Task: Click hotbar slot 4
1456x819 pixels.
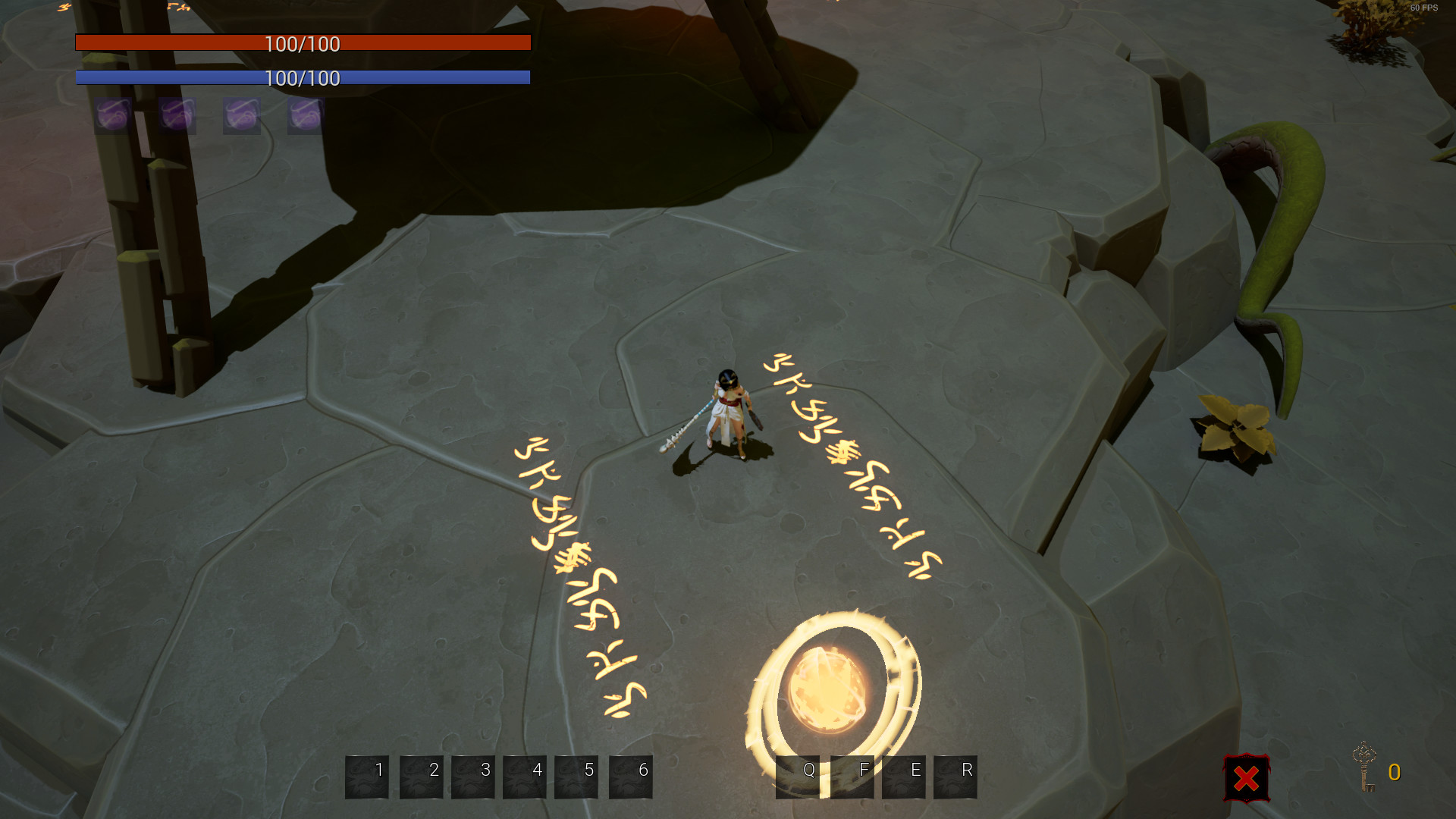Action: pyautogui.click(x=525, y=777)
